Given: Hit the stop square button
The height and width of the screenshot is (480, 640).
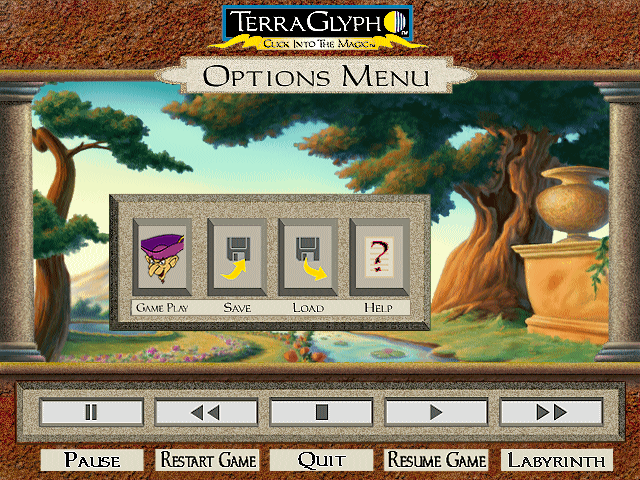Looking at the screenshot, I should click(321, 412).
